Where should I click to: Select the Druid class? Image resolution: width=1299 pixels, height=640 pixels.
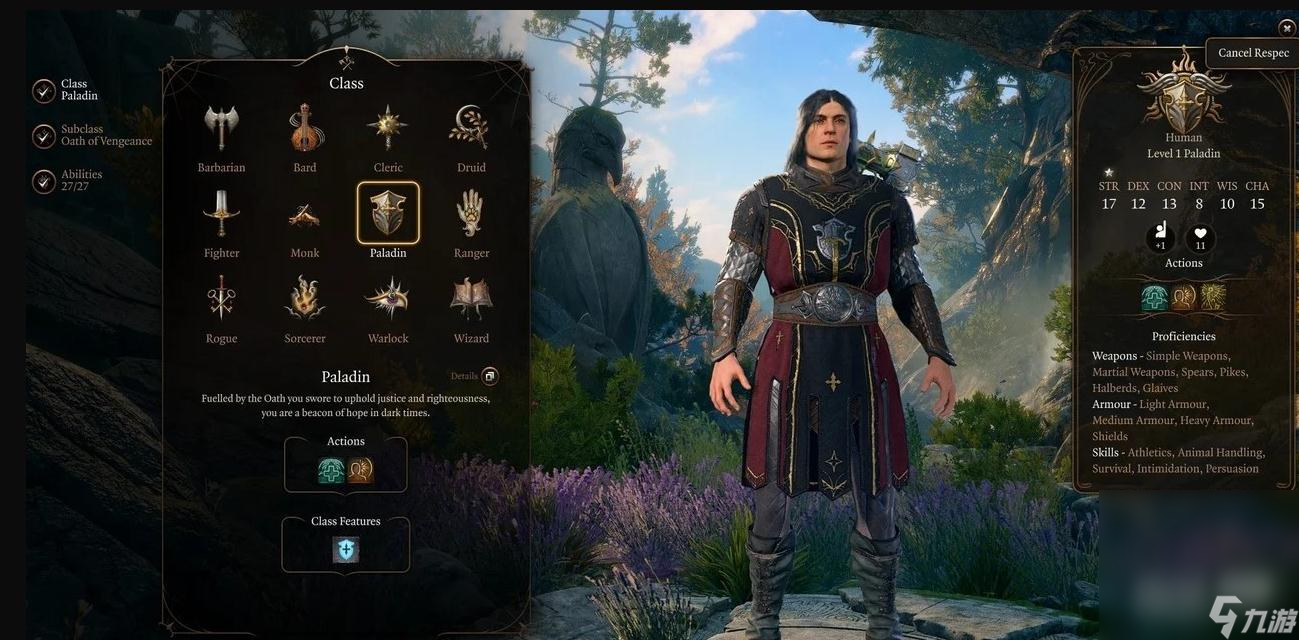[471, 128]
